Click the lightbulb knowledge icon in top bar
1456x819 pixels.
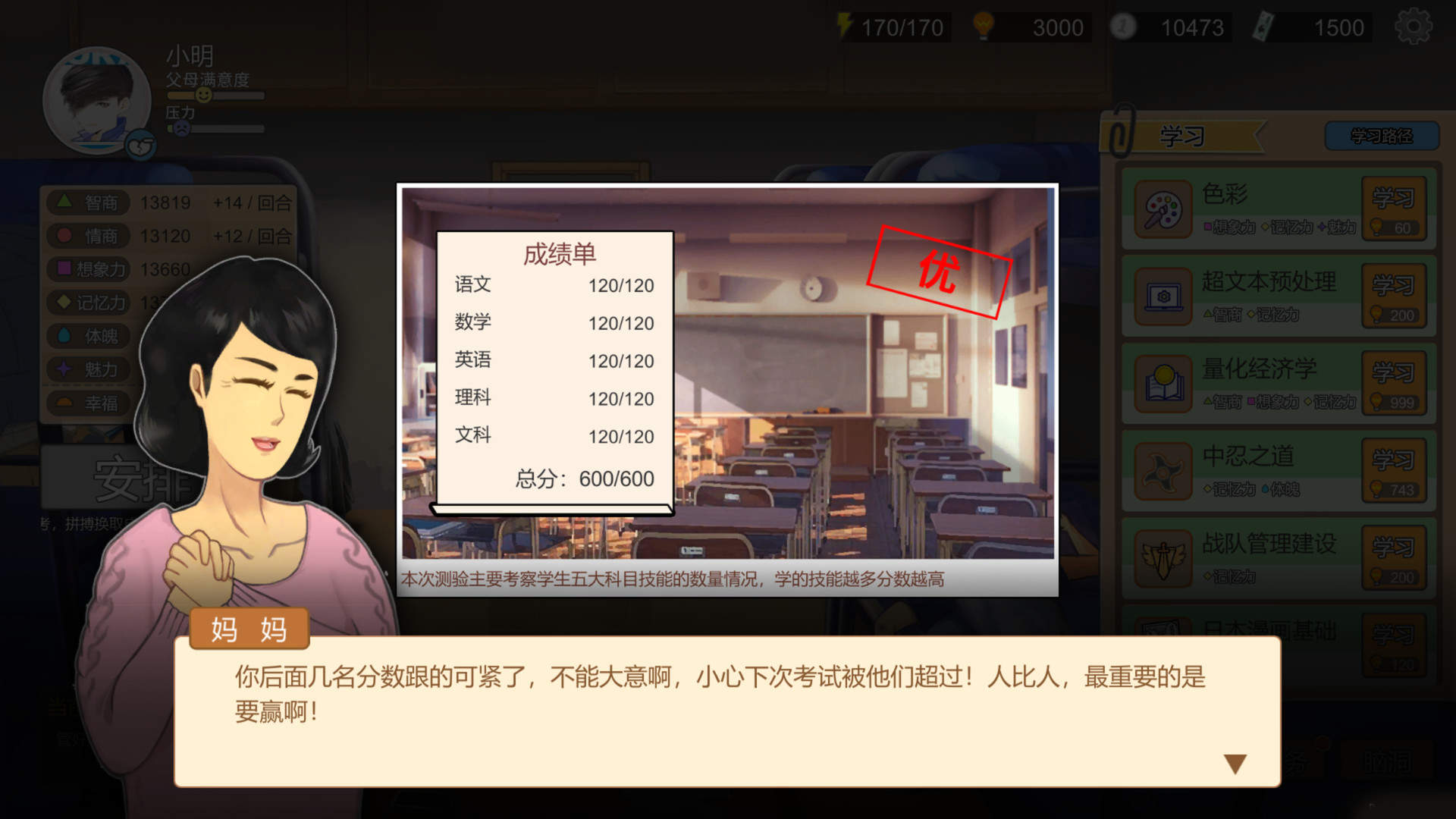984,25
